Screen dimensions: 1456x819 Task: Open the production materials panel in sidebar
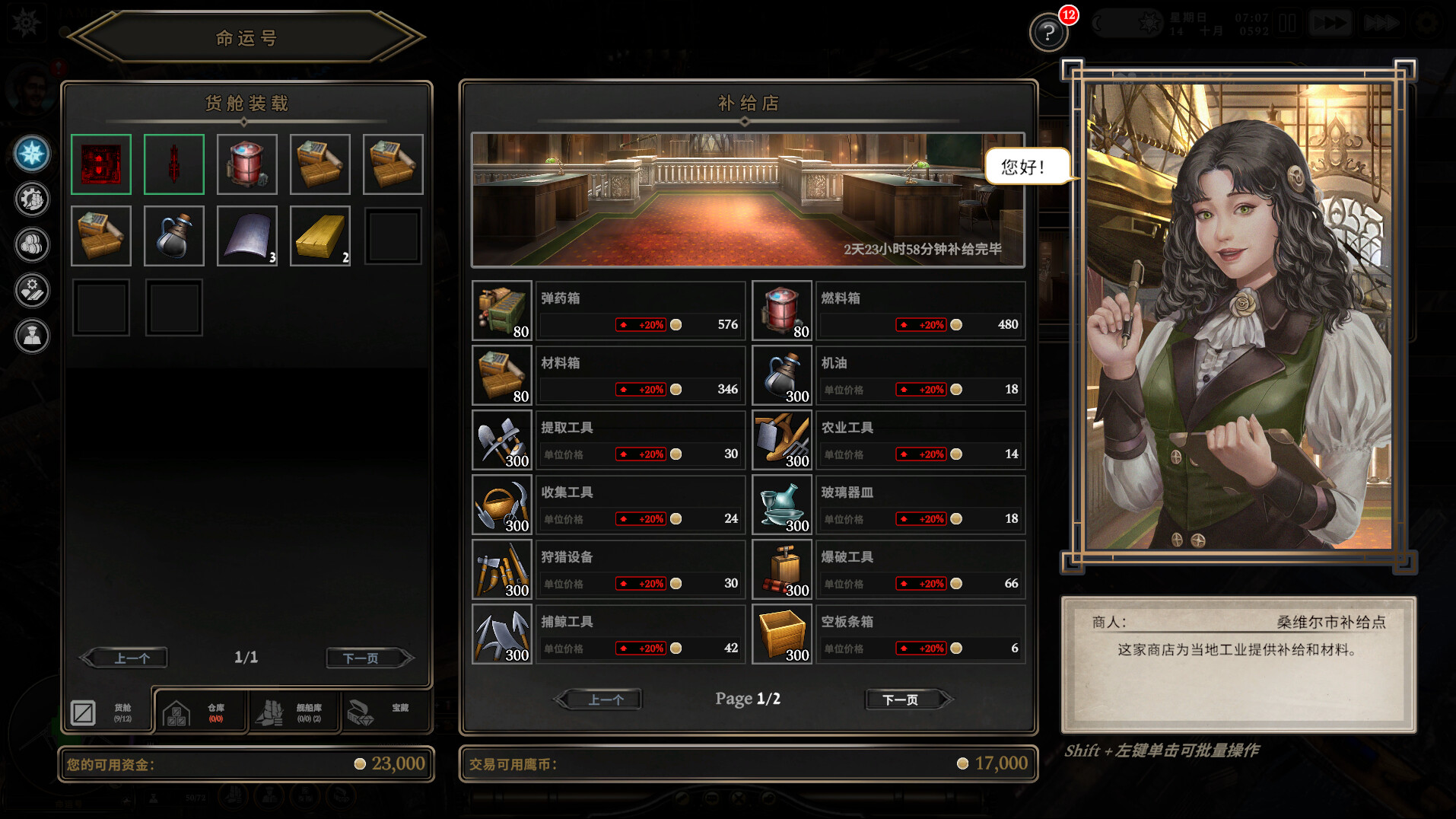tap(30, 292)
